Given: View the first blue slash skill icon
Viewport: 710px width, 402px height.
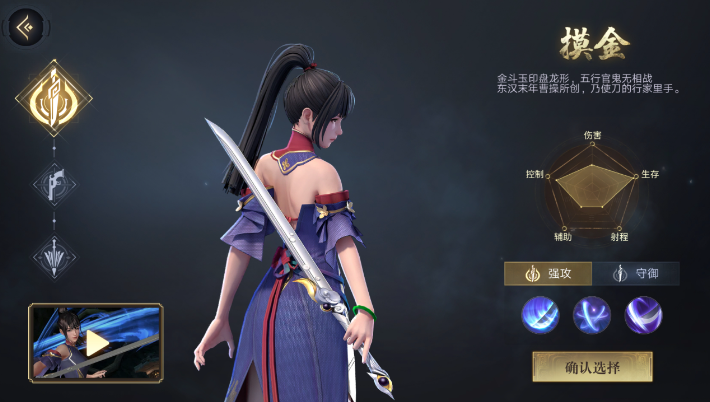Looking at the screenshot, I should point(540,315).
